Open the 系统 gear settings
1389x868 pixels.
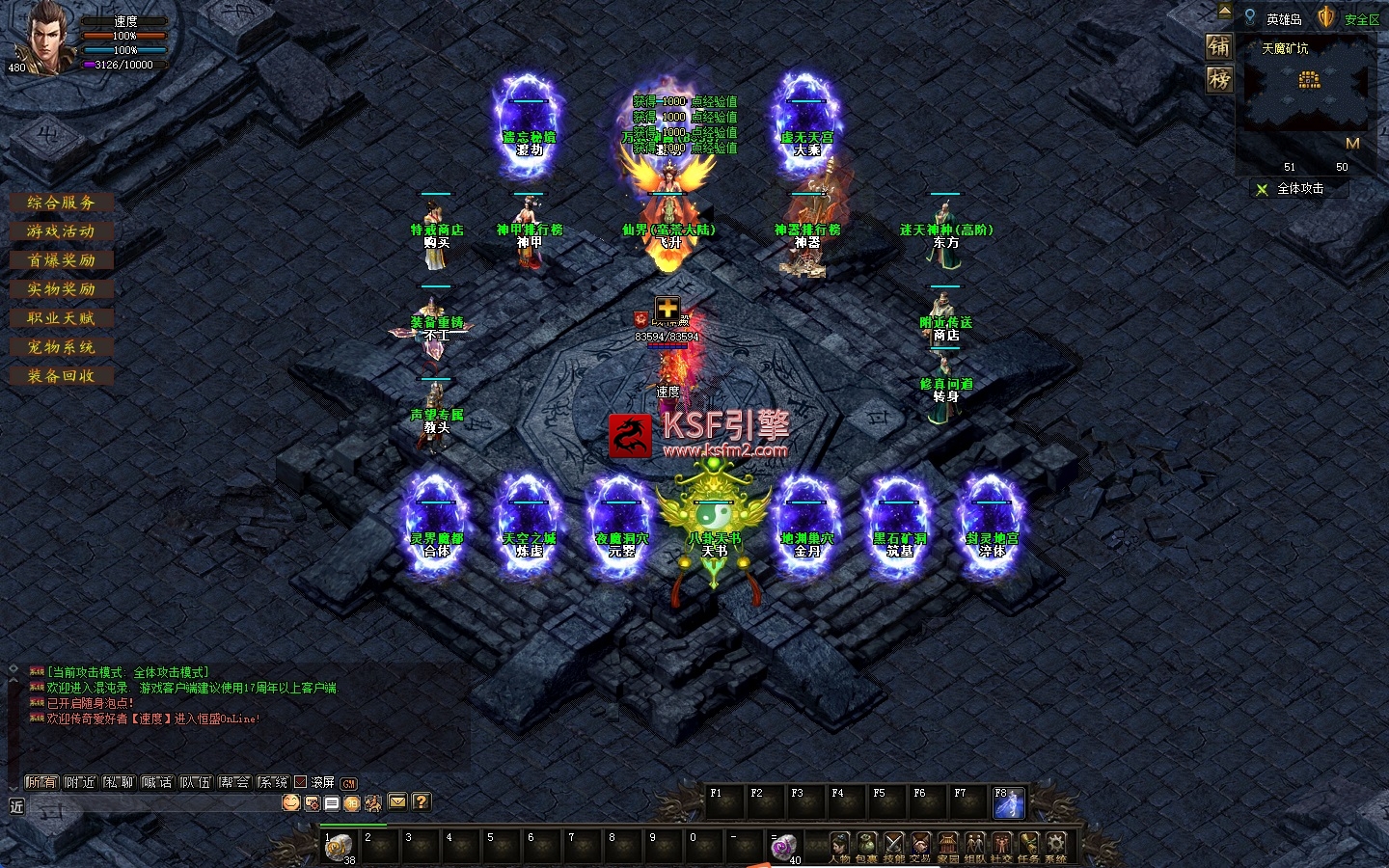click(1056, 847)
